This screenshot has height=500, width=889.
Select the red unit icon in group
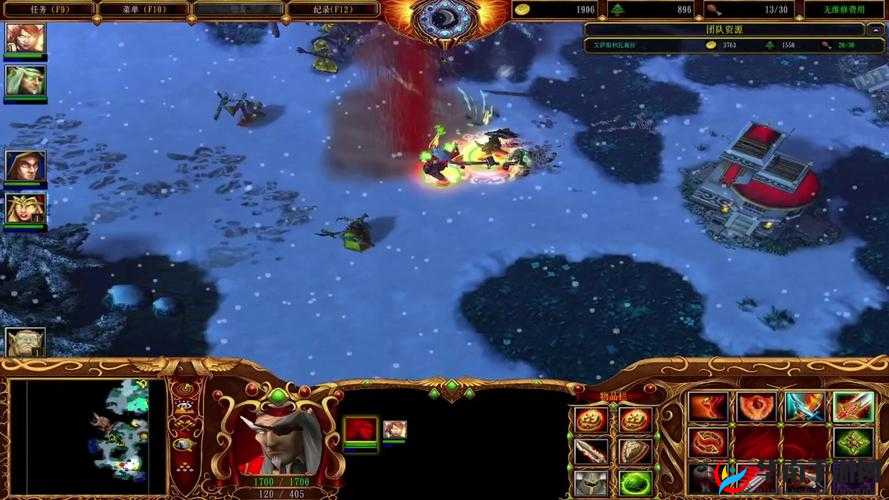click(x=360, y=430)
